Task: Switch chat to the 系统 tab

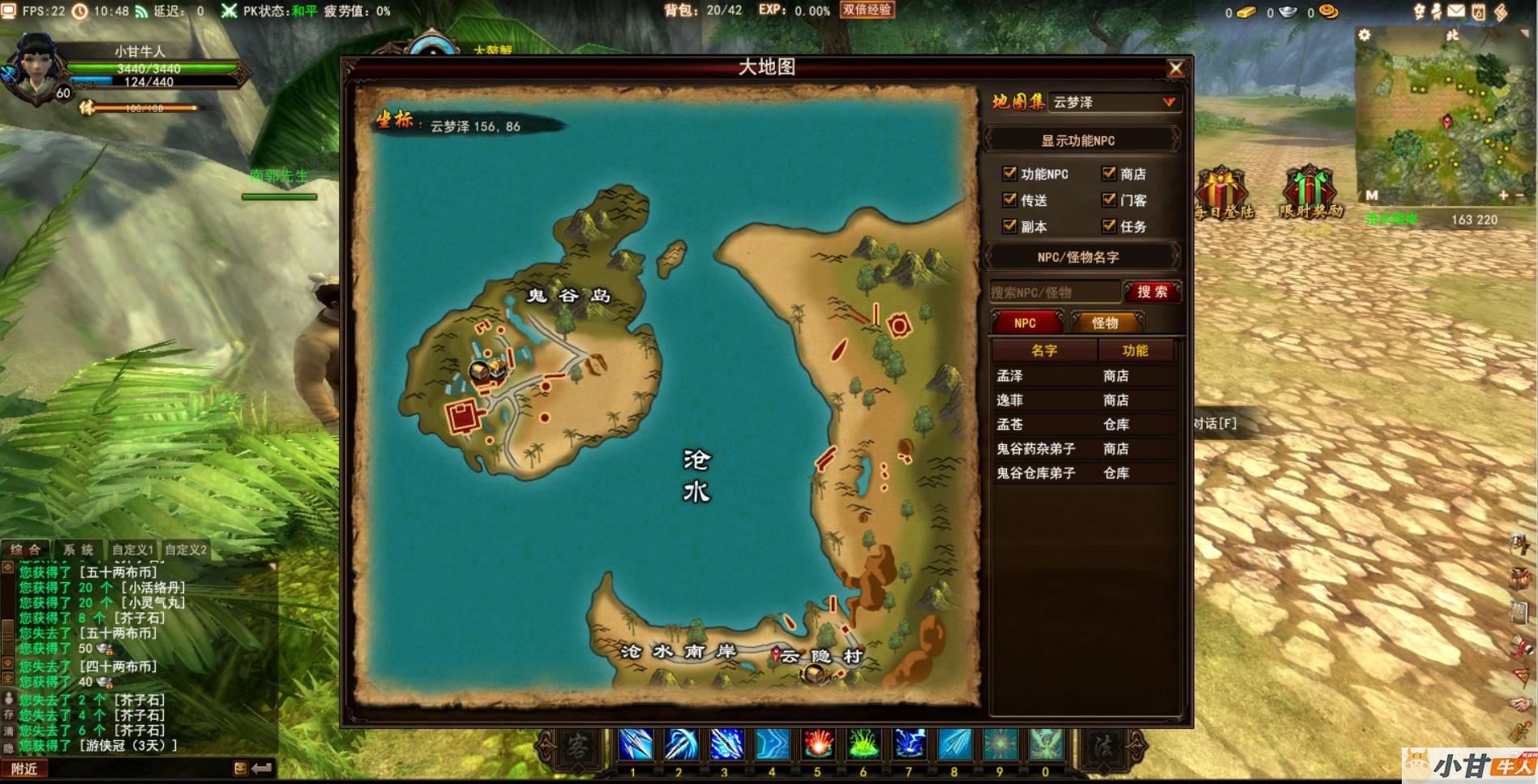Action: (x=79, y=550)
